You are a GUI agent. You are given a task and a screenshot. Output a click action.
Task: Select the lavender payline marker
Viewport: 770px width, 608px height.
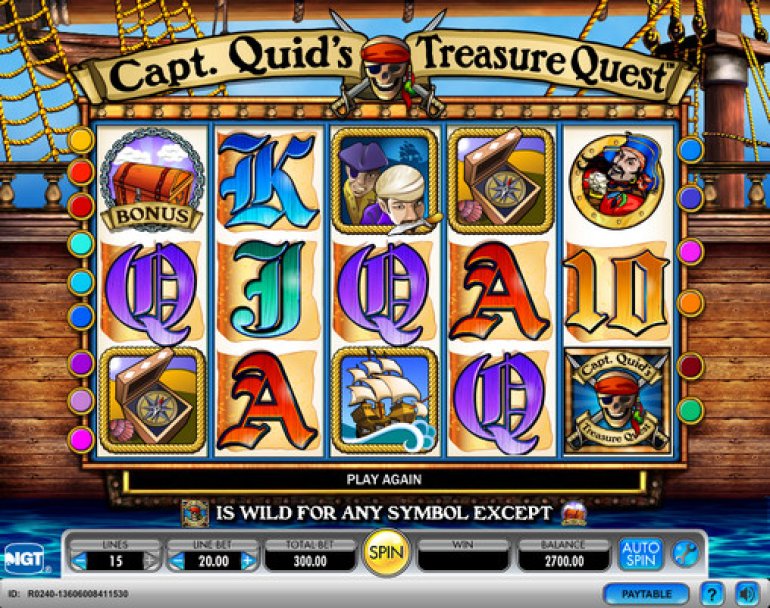[x=81, y=401]
